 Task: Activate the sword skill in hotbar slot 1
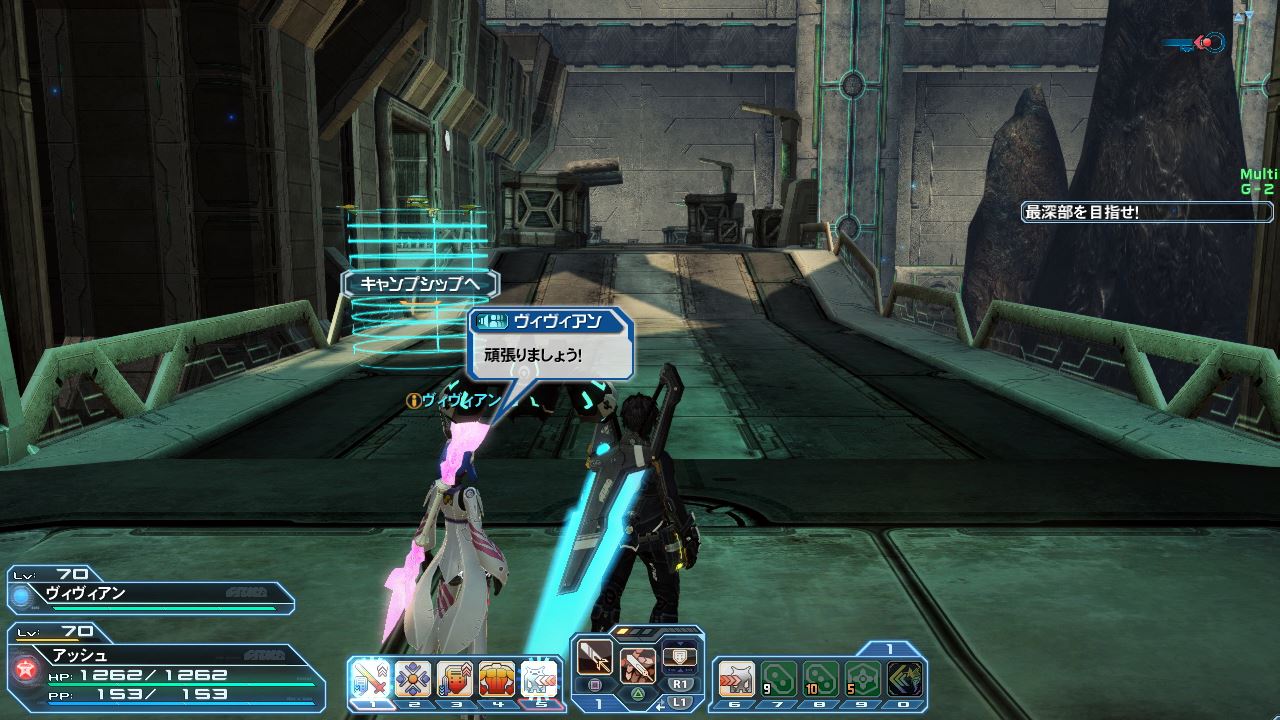point(371,680)
